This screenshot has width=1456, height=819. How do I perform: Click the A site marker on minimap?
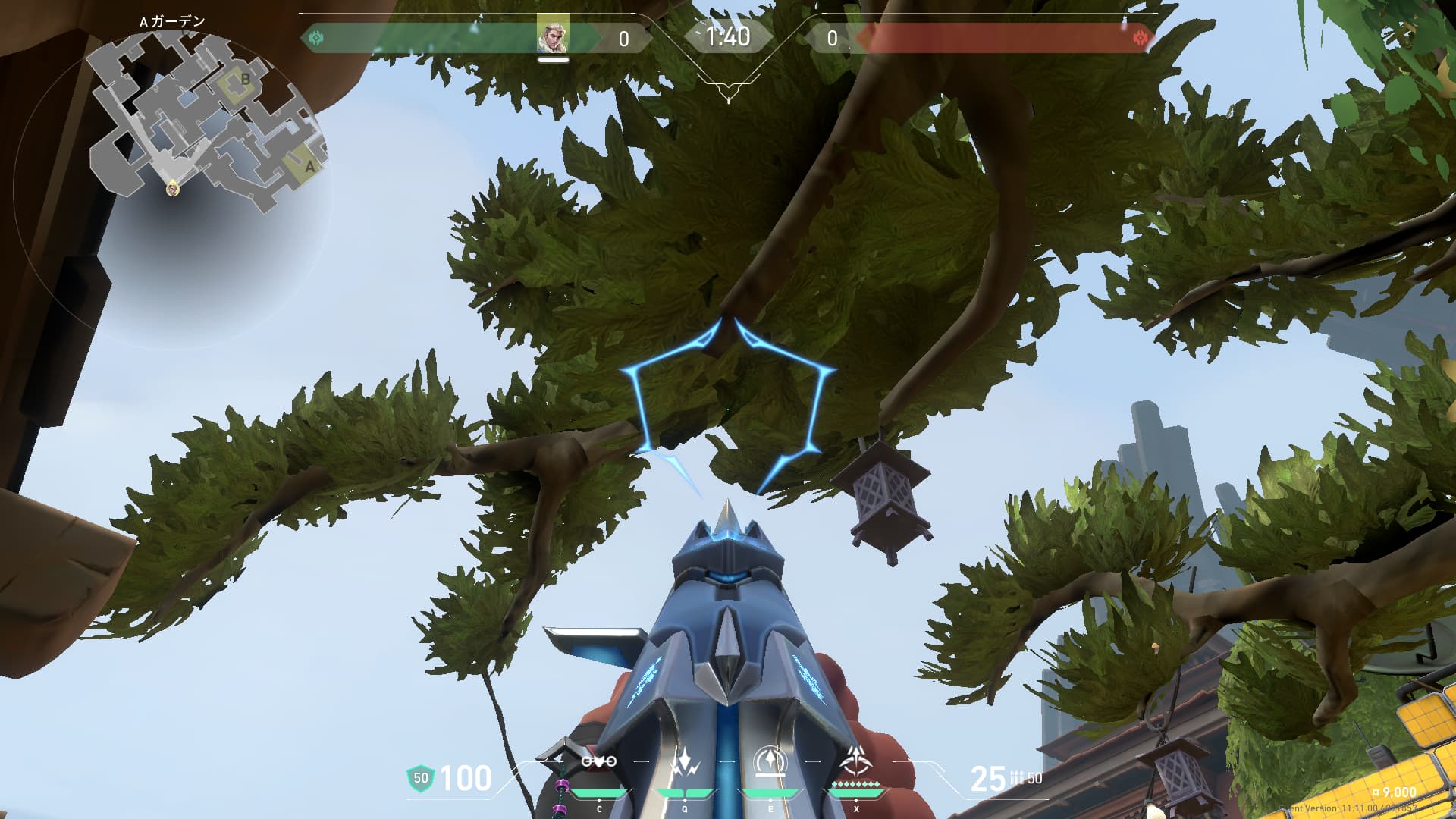coord(309,167)
